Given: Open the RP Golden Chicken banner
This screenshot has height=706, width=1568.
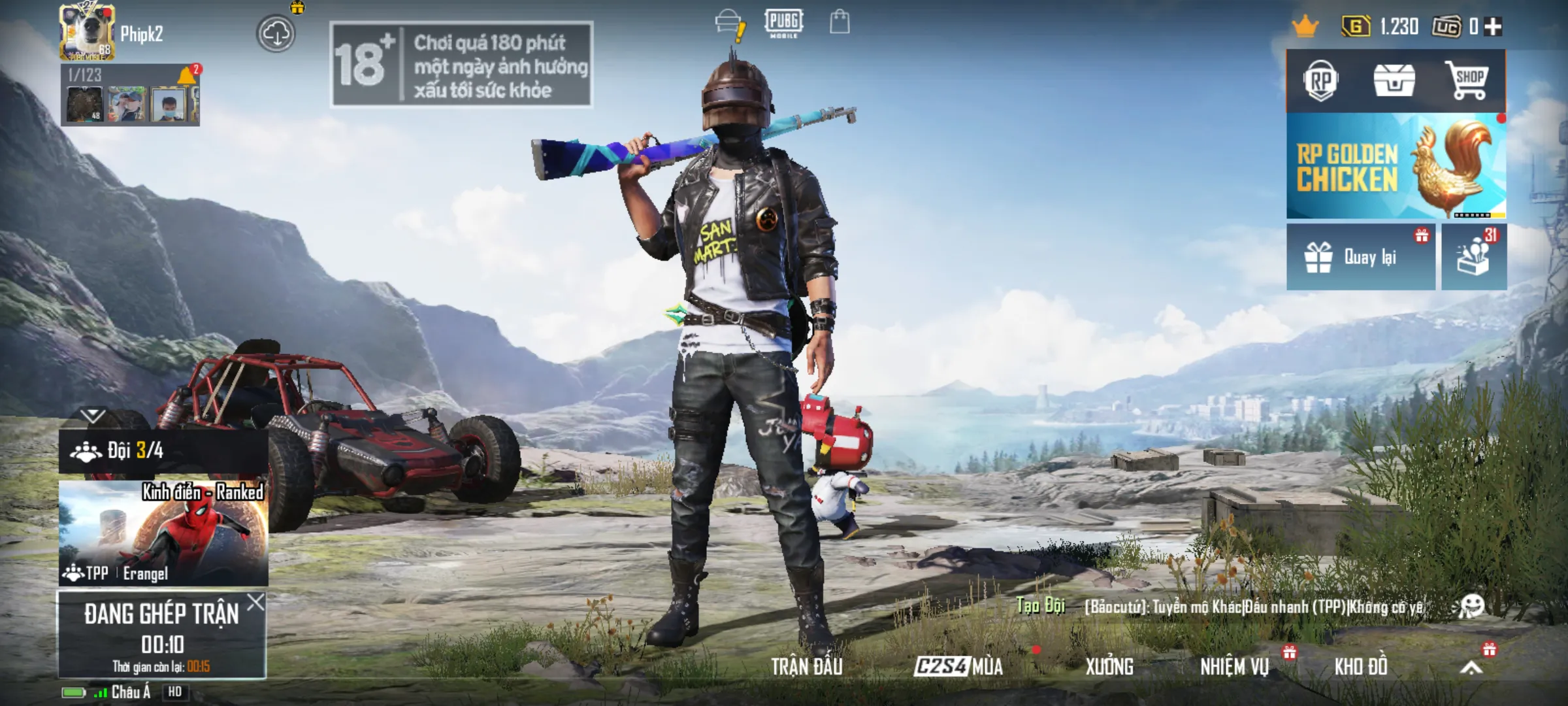Looking at the screenshot, I should tap(1396, 166).
